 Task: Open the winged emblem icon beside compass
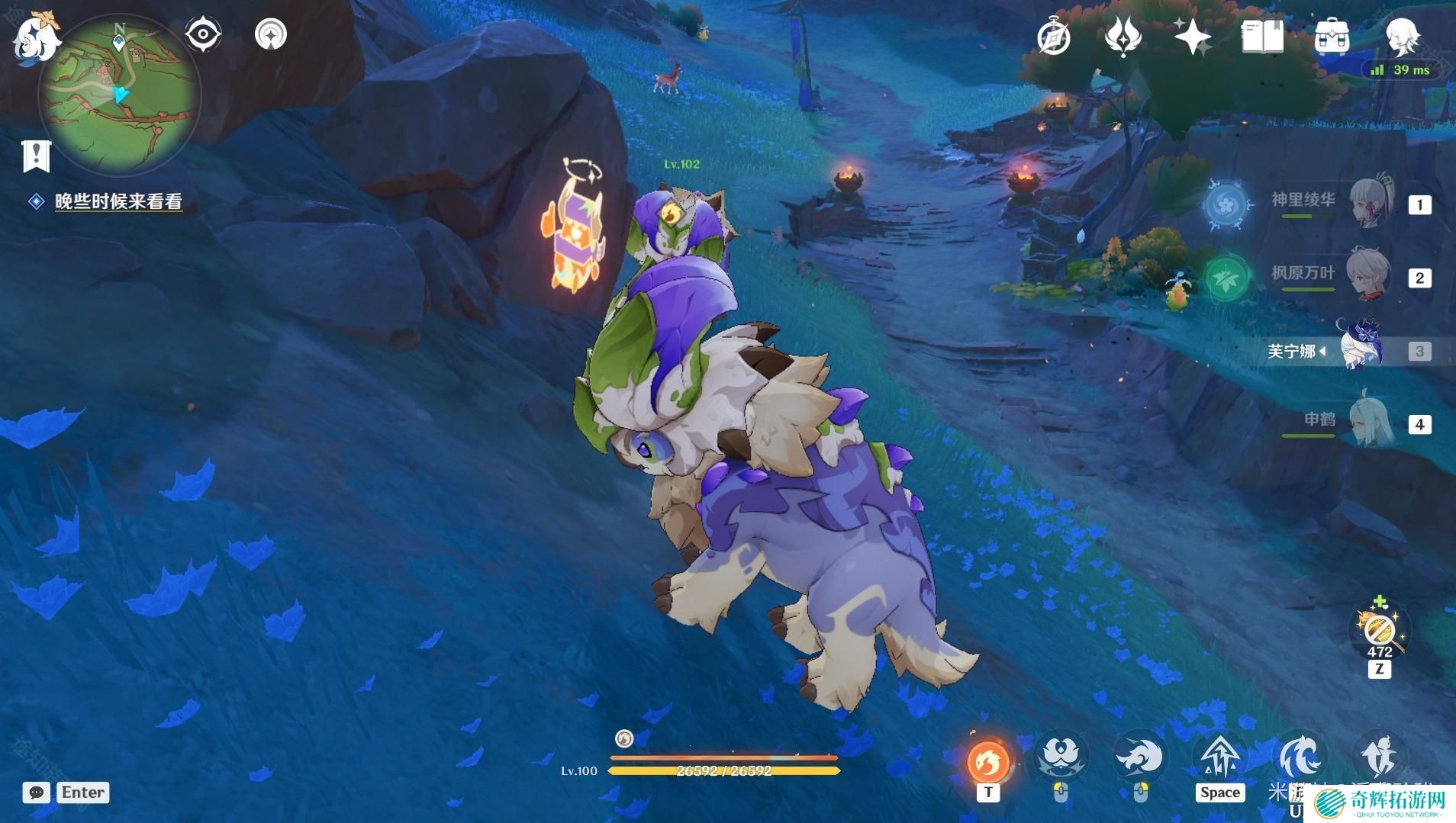pyautogui.click(x=1123, y=37)
